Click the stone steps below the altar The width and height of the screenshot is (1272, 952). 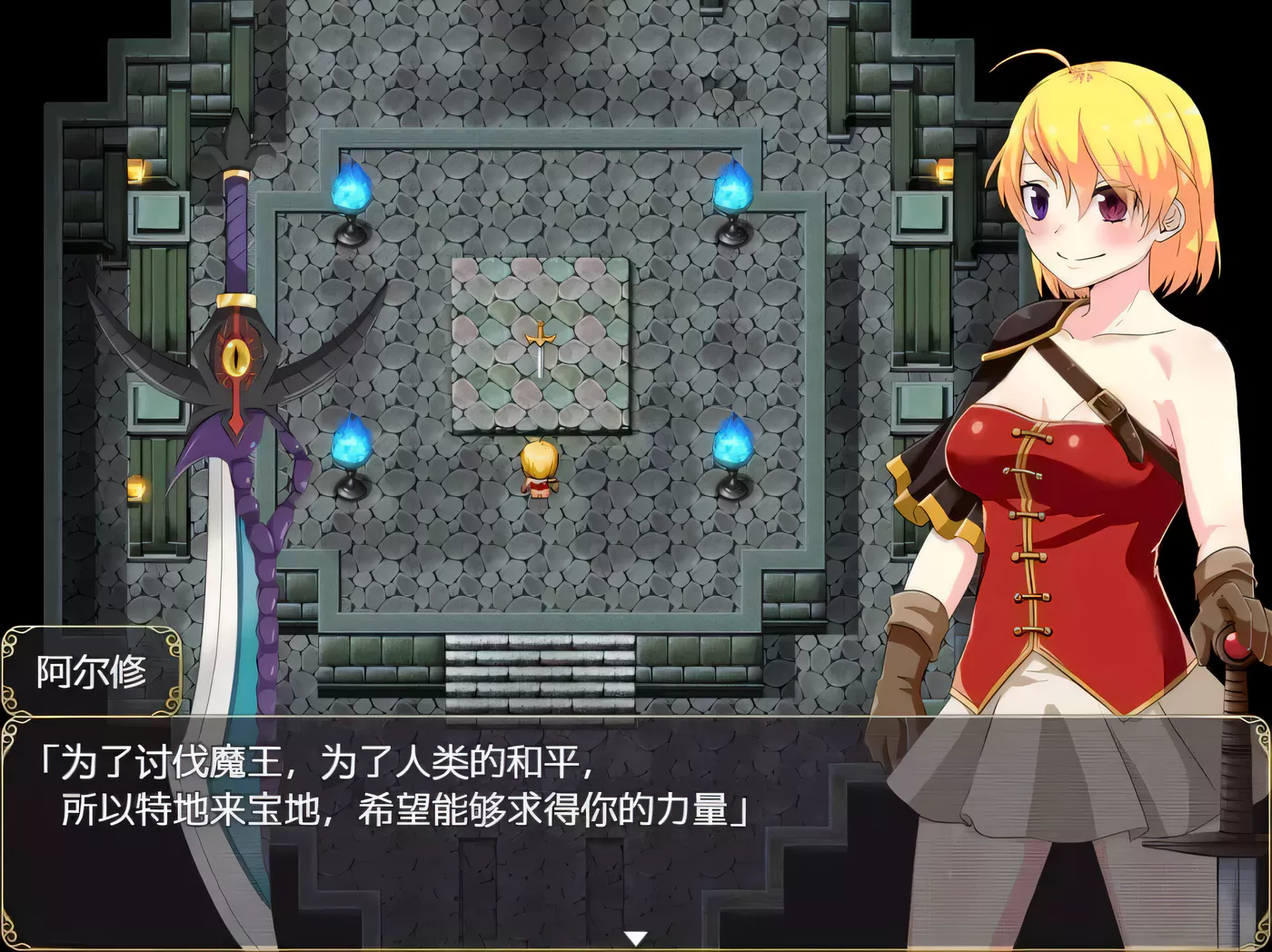pos(540,672)
